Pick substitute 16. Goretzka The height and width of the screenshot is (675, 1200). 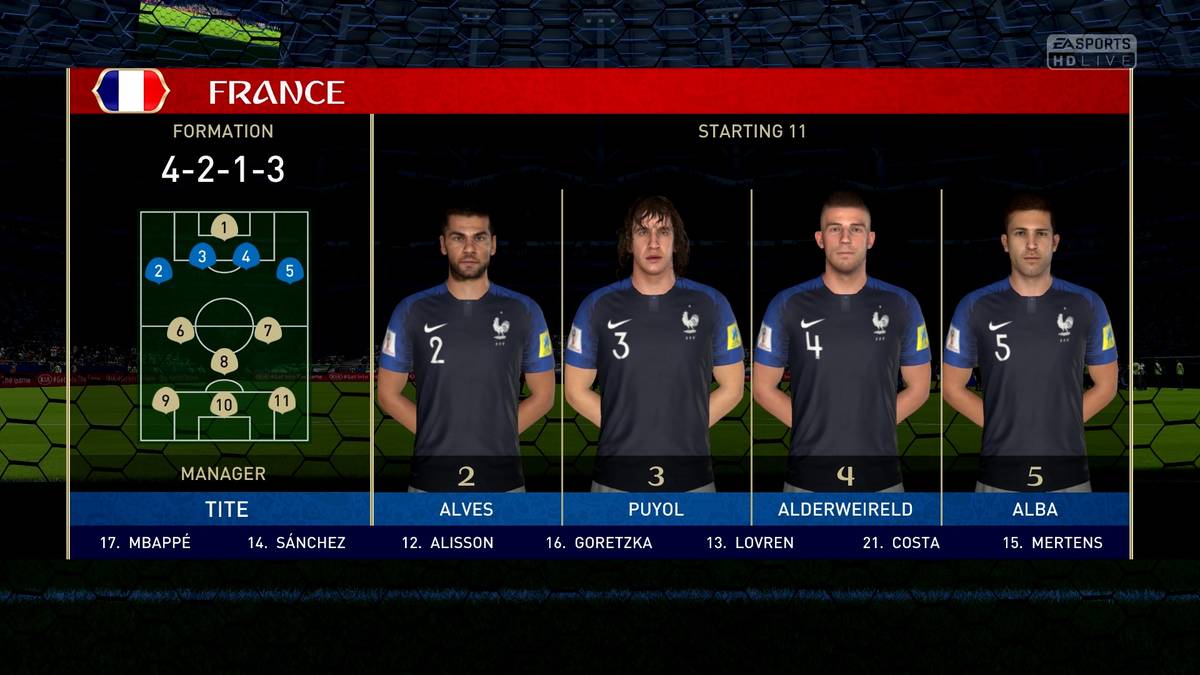coord(598,543)
